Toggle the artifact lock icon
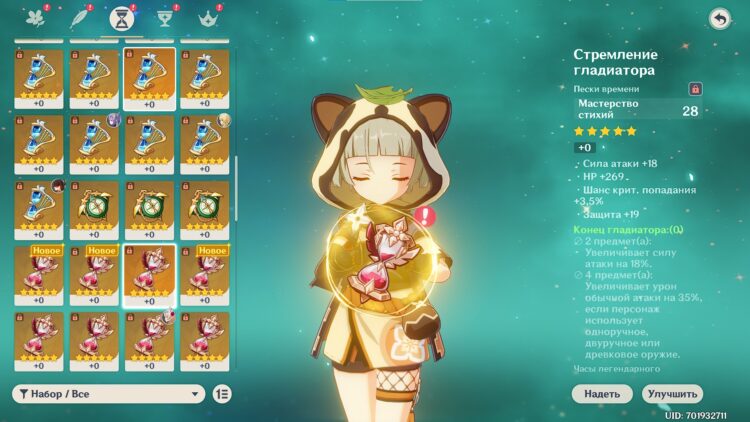The image size is (750, 422). coord(696,89)
